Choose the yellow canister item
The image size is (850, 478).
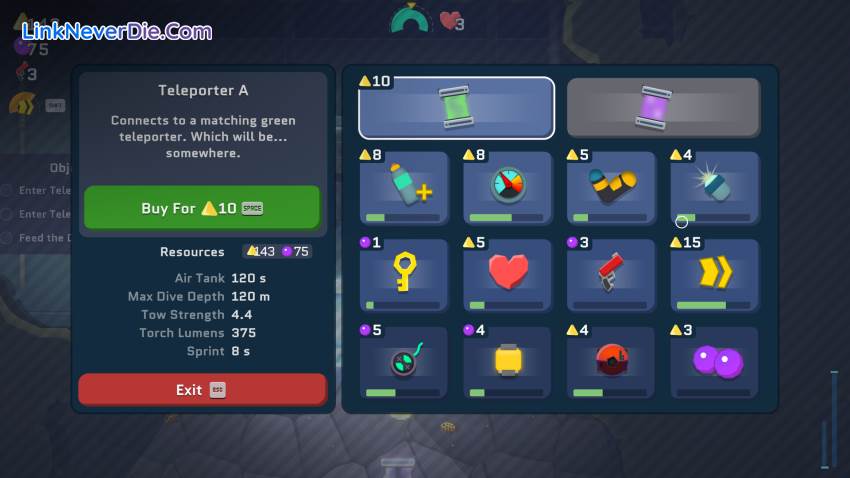(508, 361)
